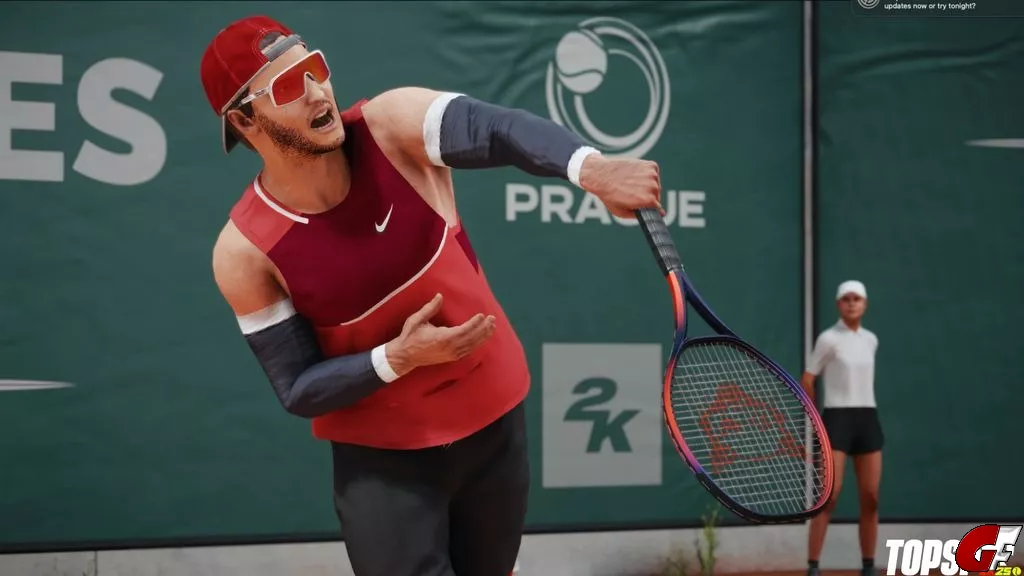The width and height of the screenshot is (1024, 576).
Task: Open the system update notification banner
Action: 935,6
